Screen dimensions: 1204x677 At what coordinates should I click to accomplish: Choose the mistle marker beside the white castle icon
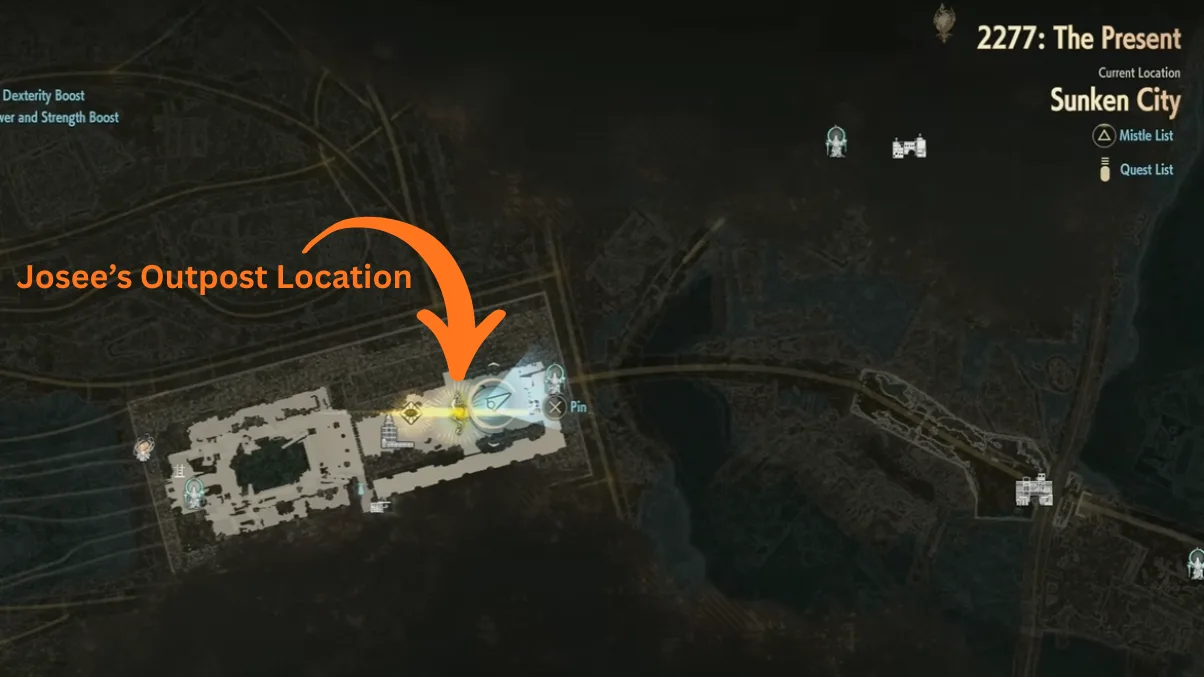pos(836,141)
